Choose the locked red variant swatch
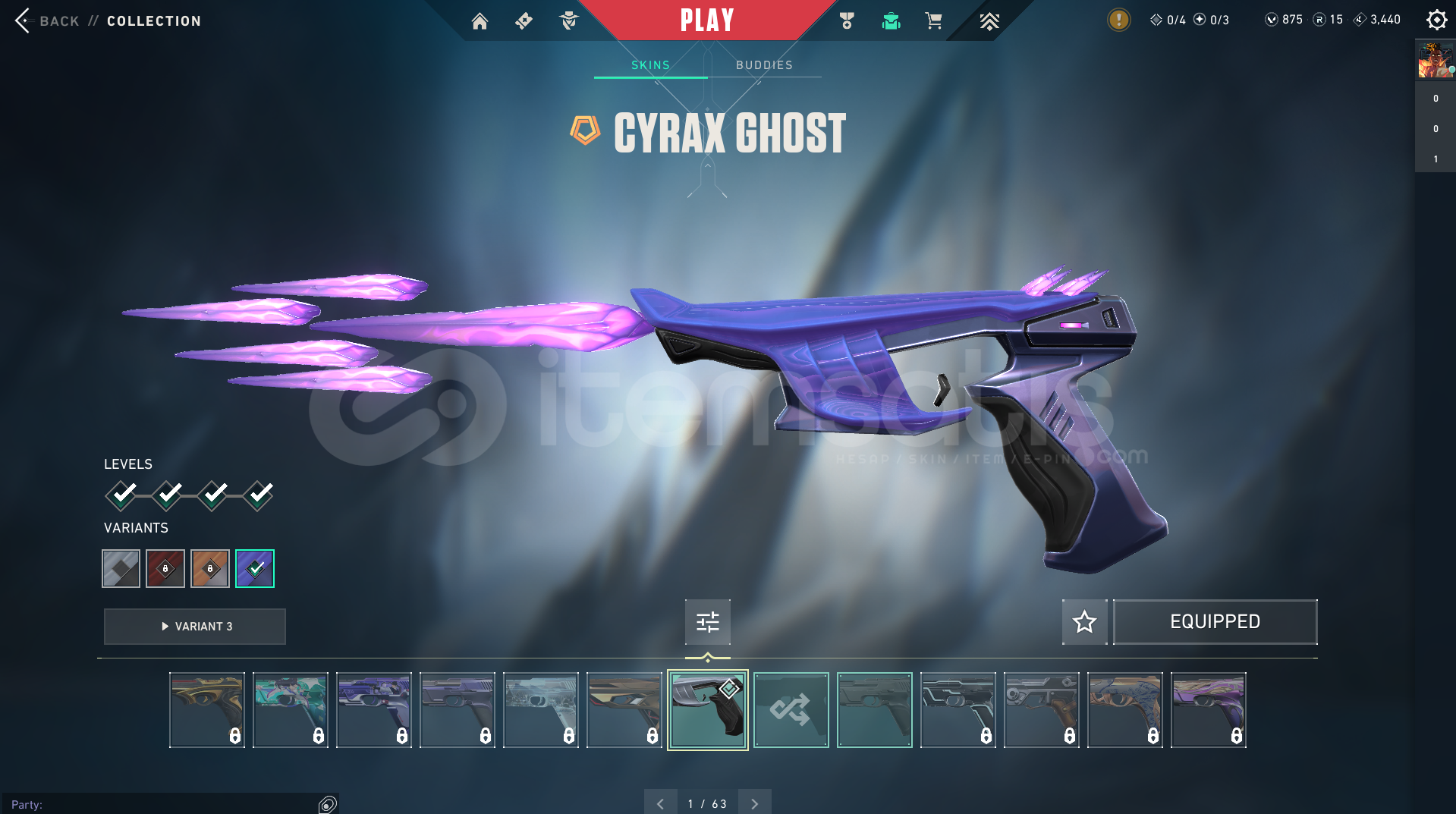1456x814 pixels. point(165,568)
